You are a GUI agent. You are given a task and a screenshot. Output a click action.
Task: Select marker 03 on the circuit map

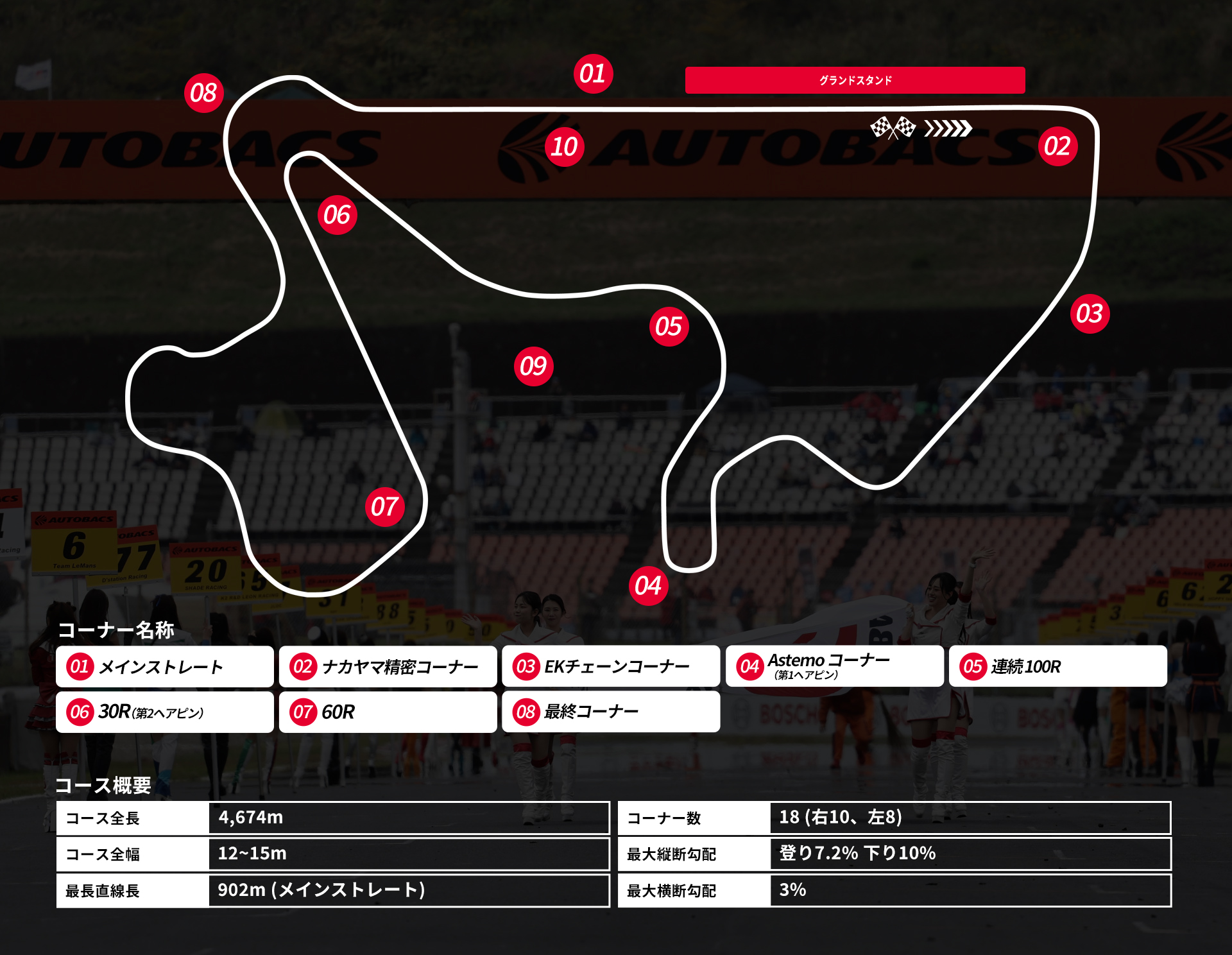point(1090,314)
